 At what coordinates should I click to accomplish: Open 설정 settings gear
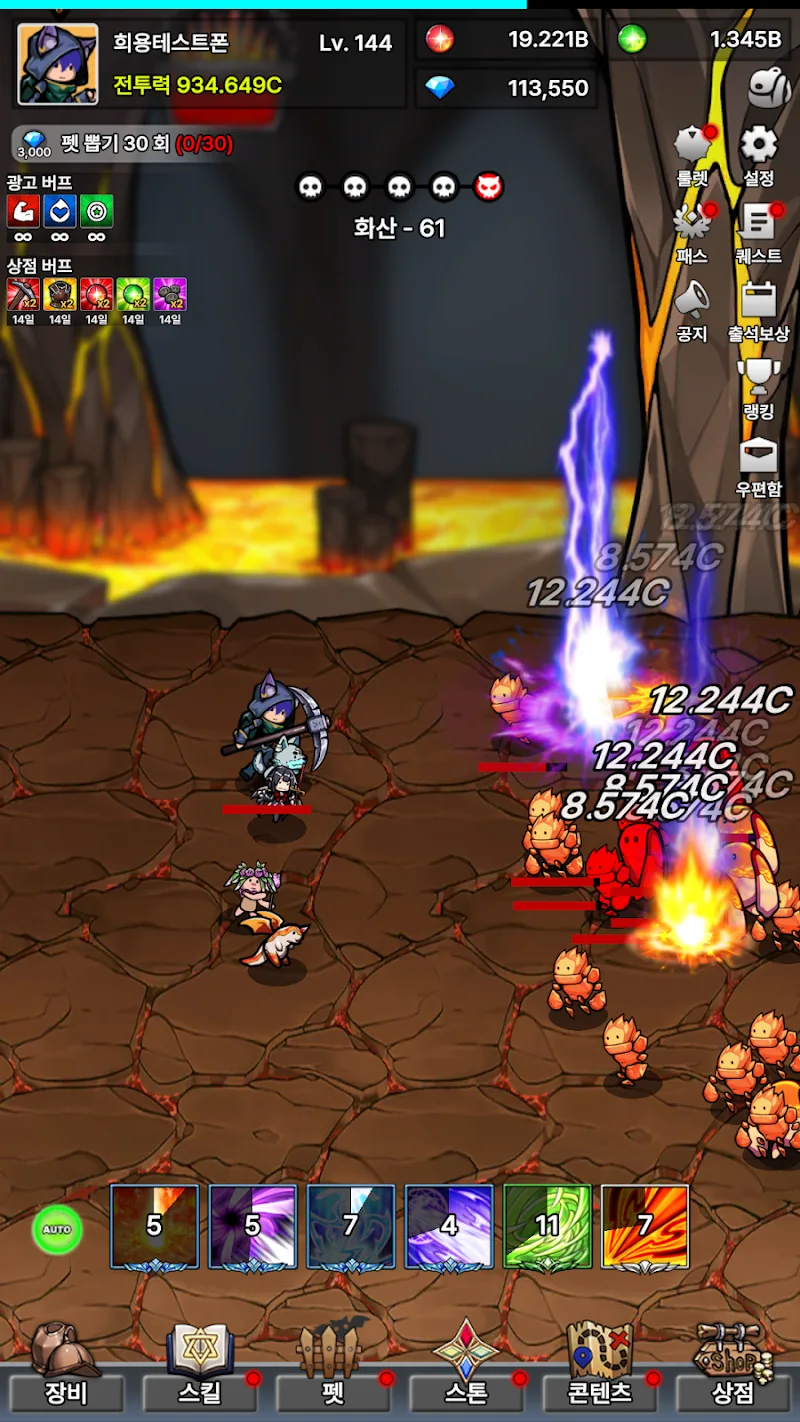tap(759, 153)
